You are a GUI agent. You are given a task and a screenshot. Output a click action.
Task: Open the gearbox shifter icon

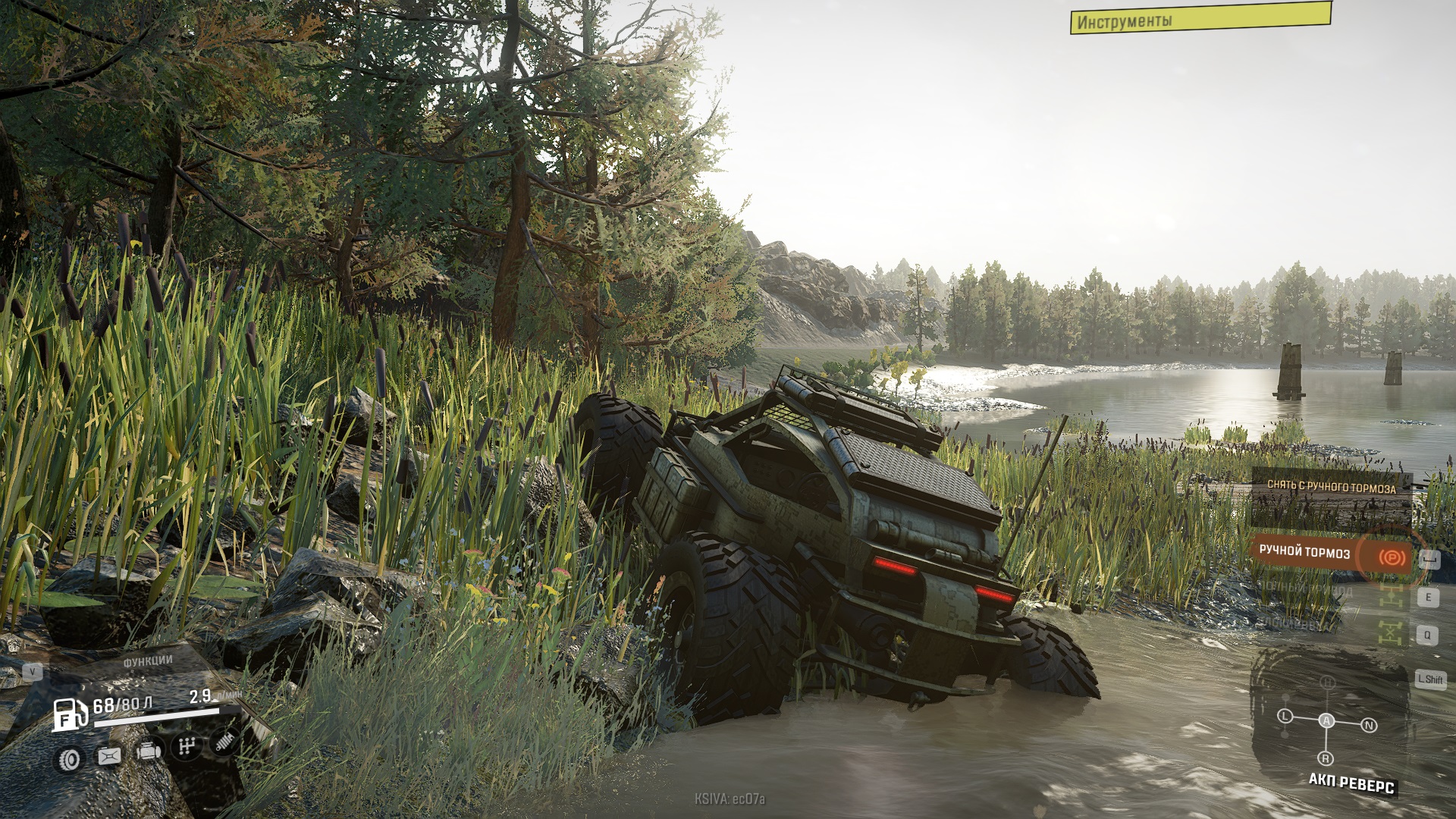pyautogui.click(x=187, y=745)
